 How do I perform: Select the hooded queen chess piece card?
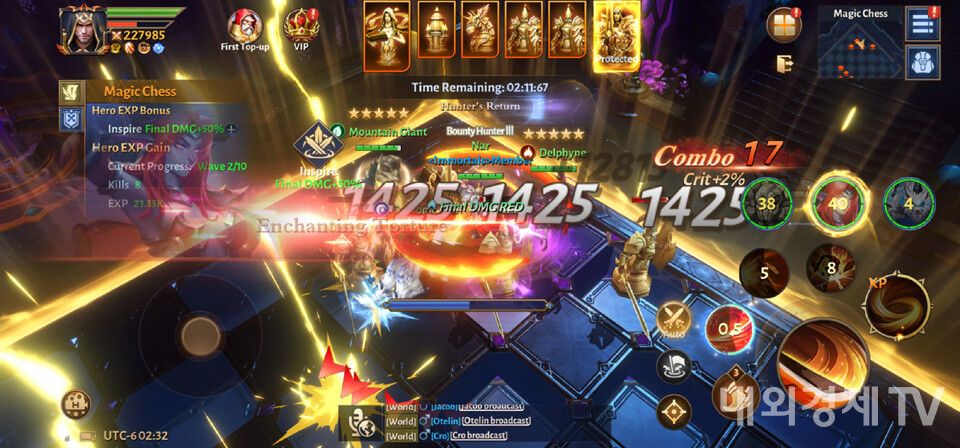385,35
